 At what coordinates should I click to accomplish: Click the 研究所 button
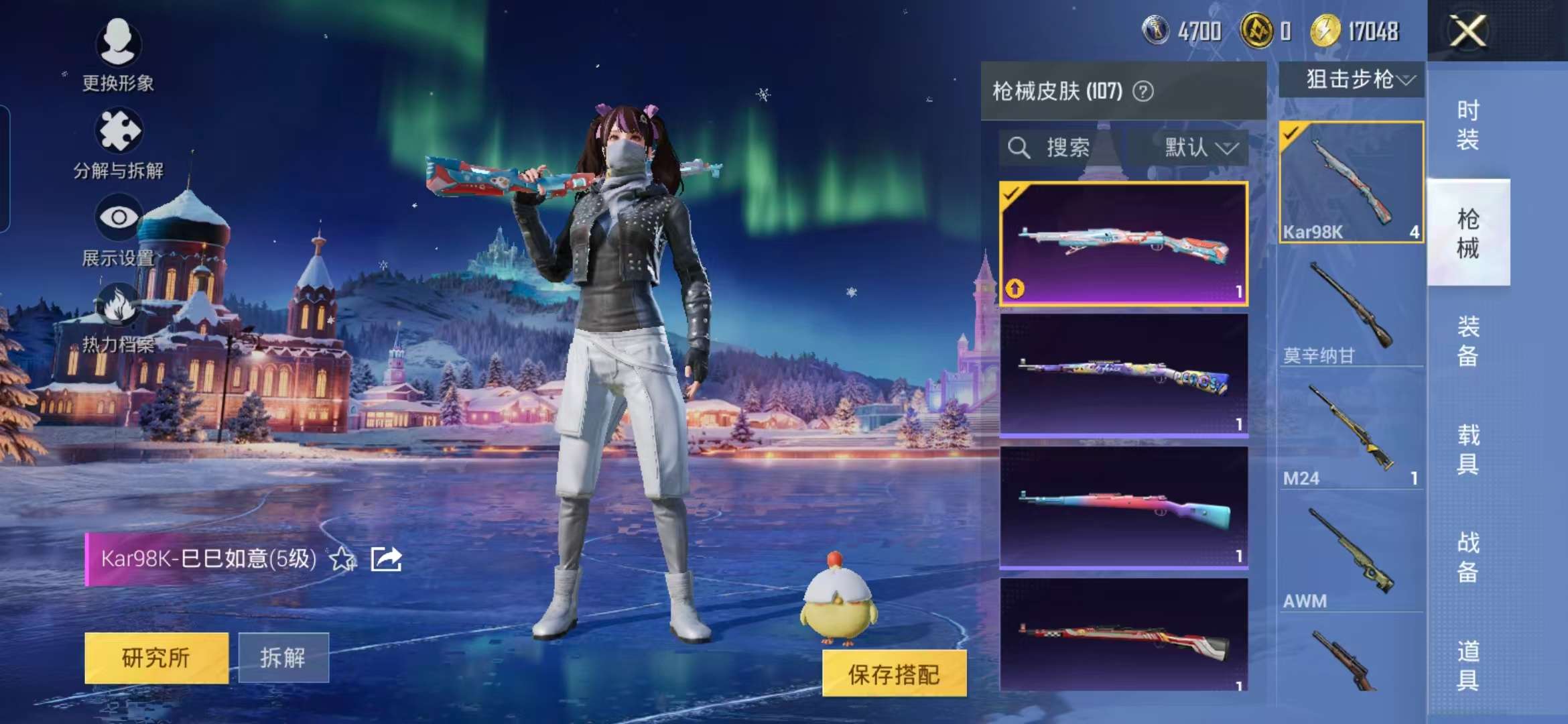tap(155, 658)
